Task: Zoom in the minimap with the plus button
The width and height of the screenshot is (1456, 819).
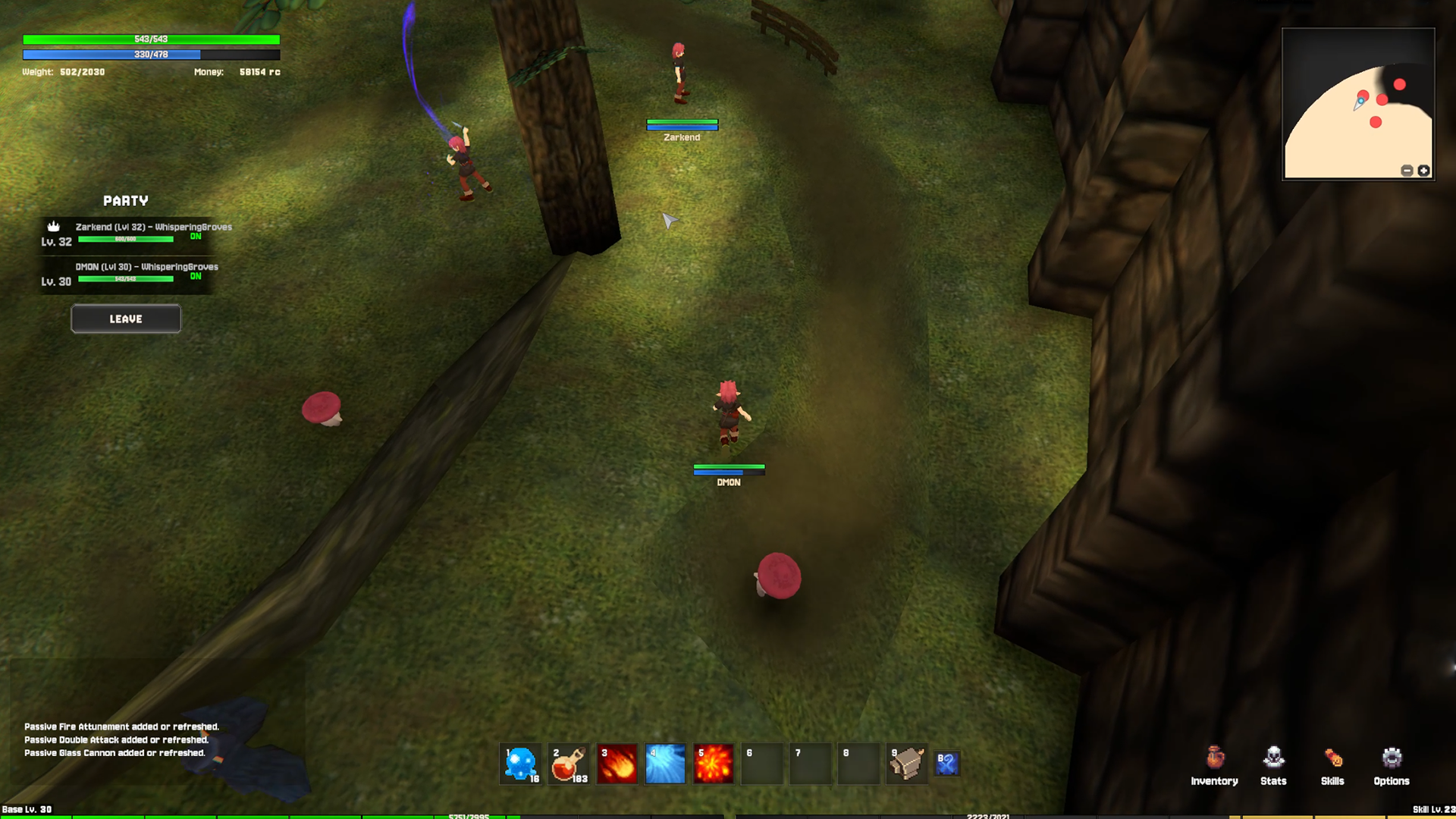Action: (1423, 171)
